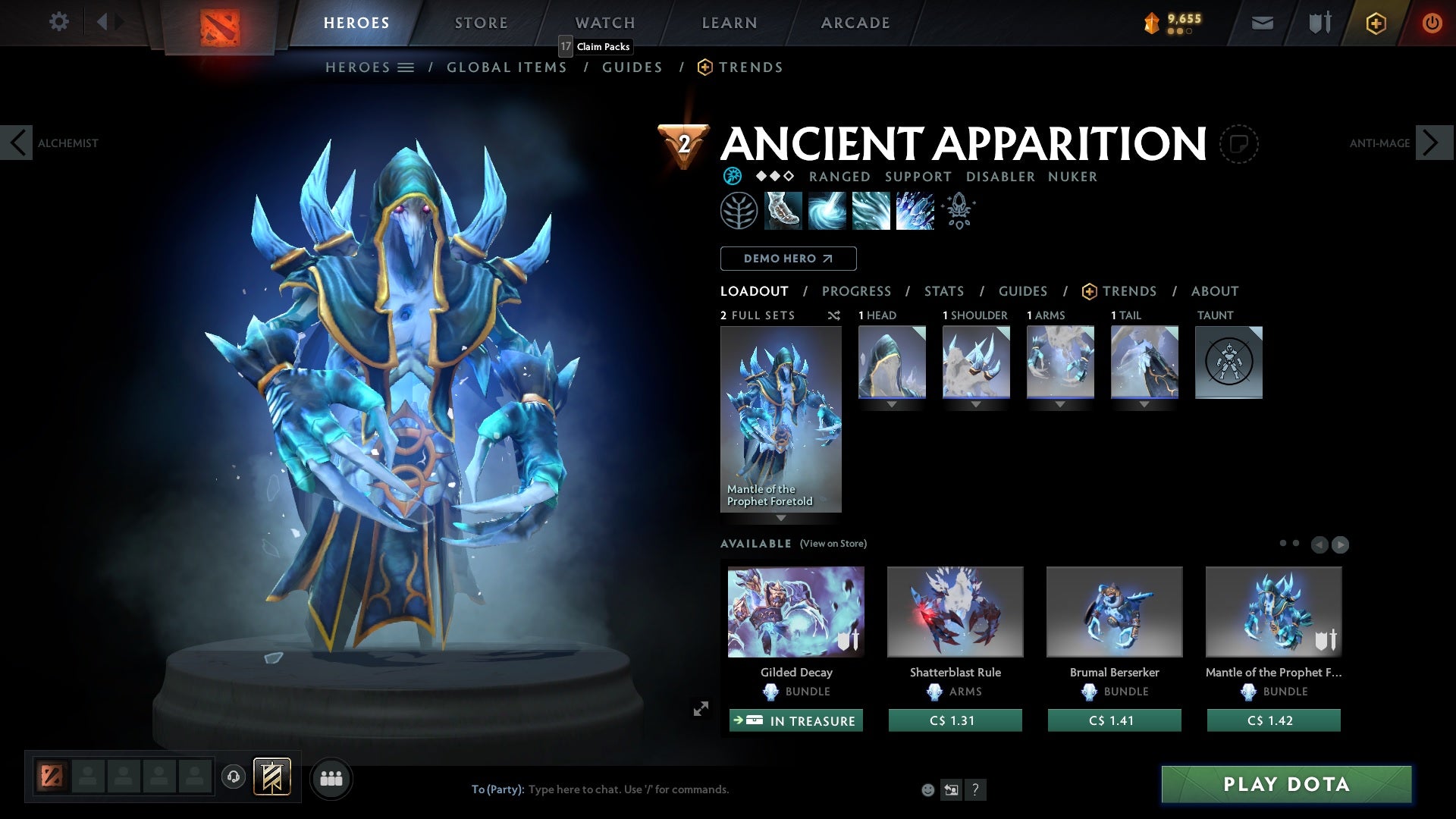Open settings with the gear icon
This screenshot has height=819, width=1456.
[x=59, y=23]
